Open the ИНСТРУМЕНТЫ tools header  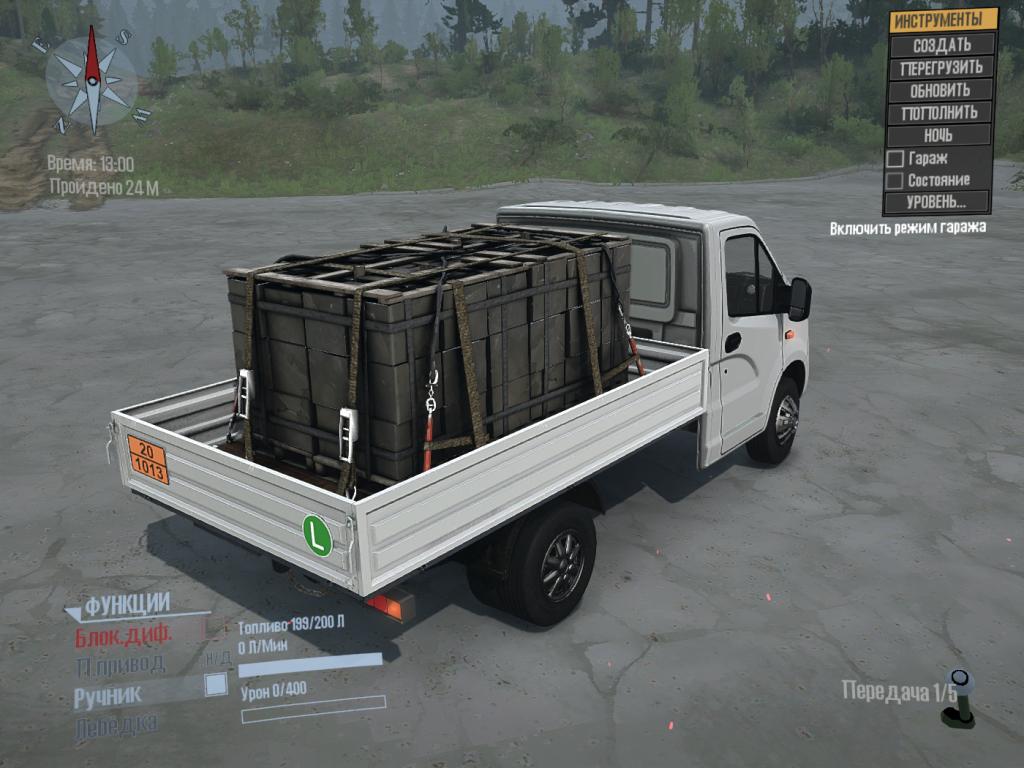coord(941,20)
